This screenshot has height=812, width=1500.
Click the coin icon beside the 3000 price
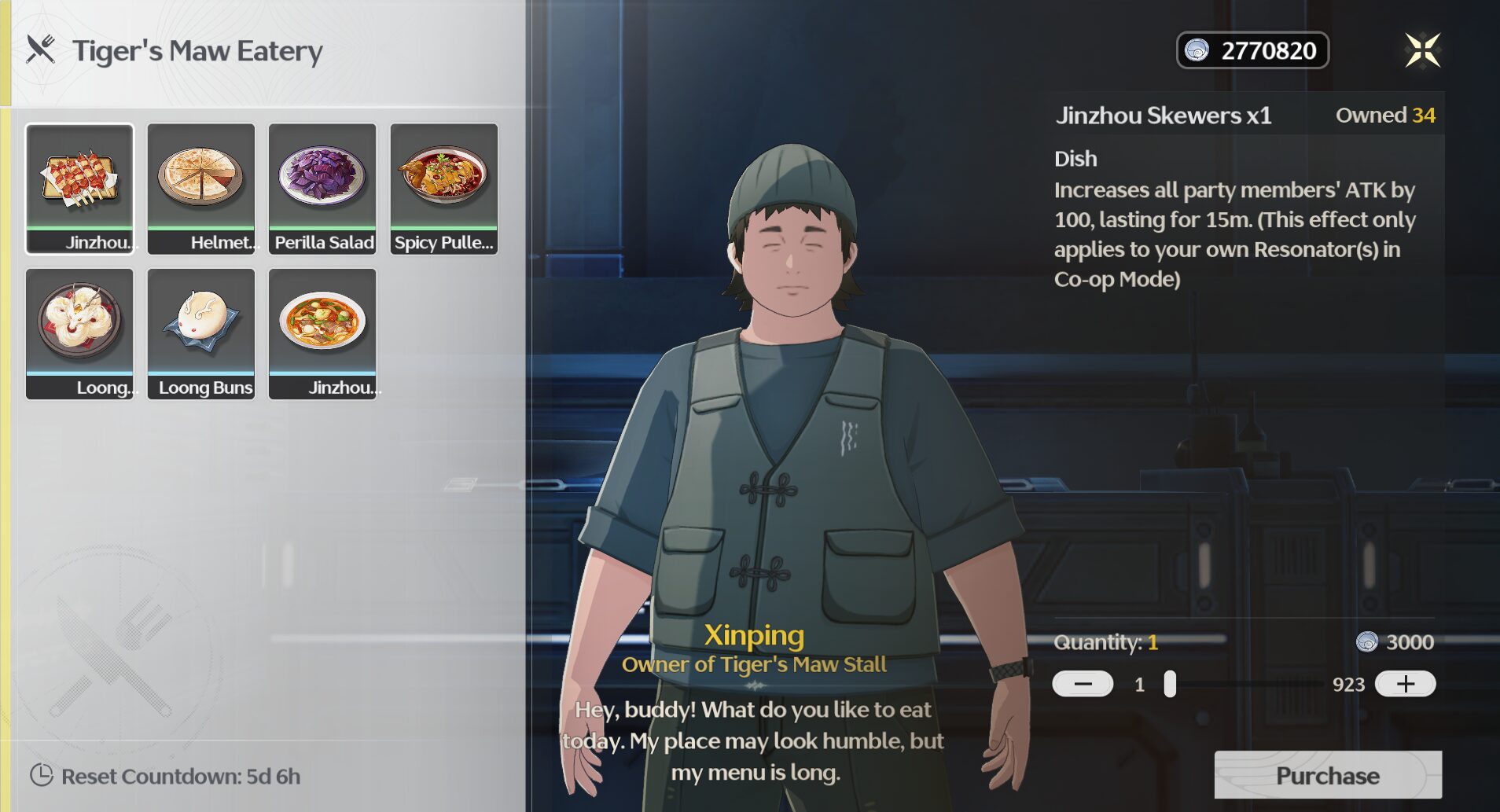click(1366, 642)
